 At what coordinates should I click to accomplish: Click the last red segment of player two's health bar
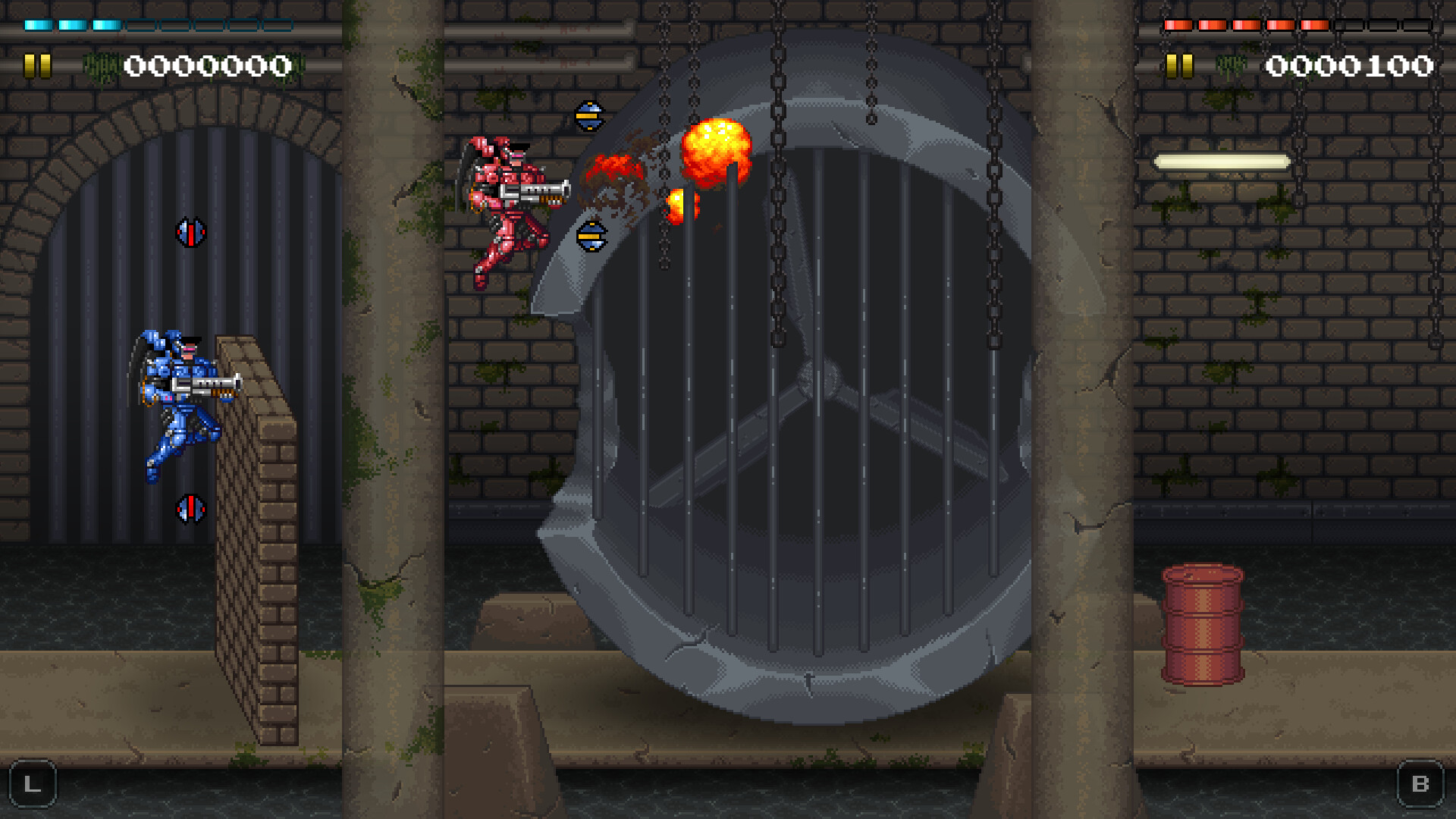[1314, 25]
